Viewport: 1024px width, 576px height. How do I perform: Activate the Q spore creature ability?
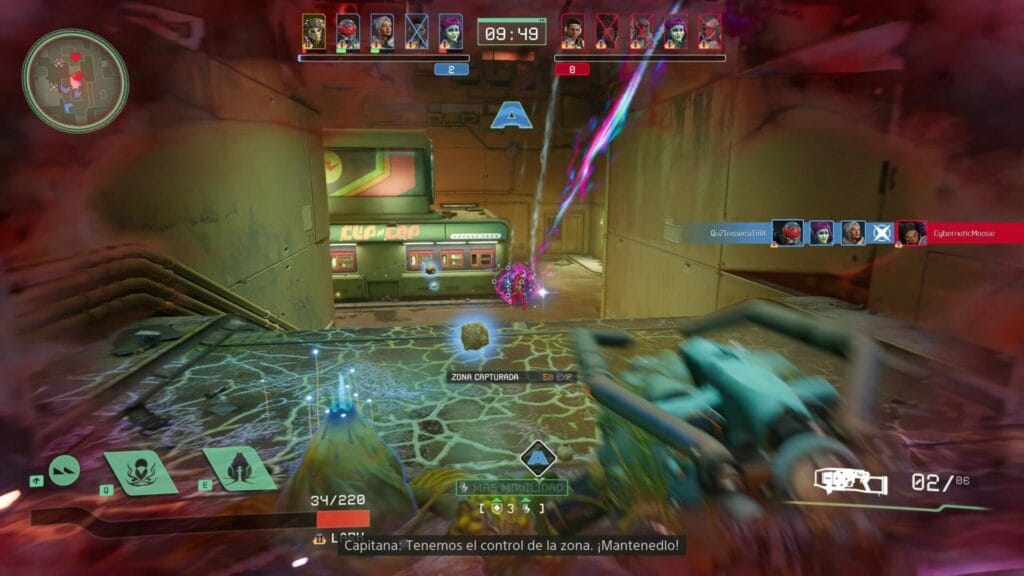pos(140,470)
